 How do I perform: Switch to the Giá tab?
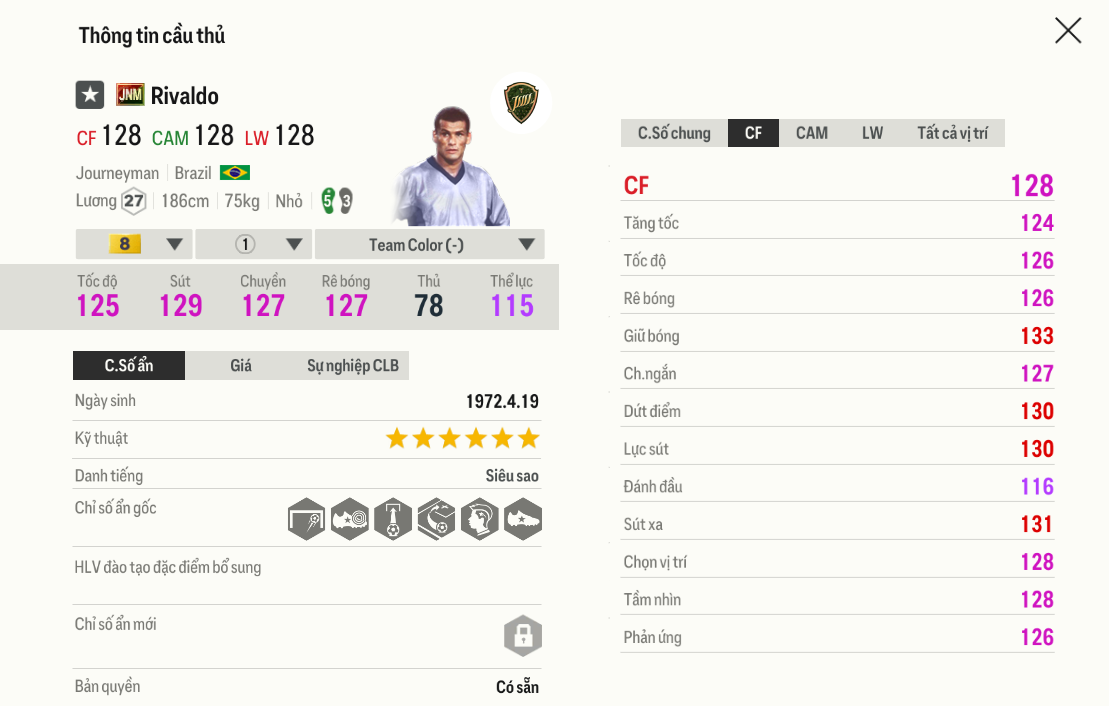(241, 366)
